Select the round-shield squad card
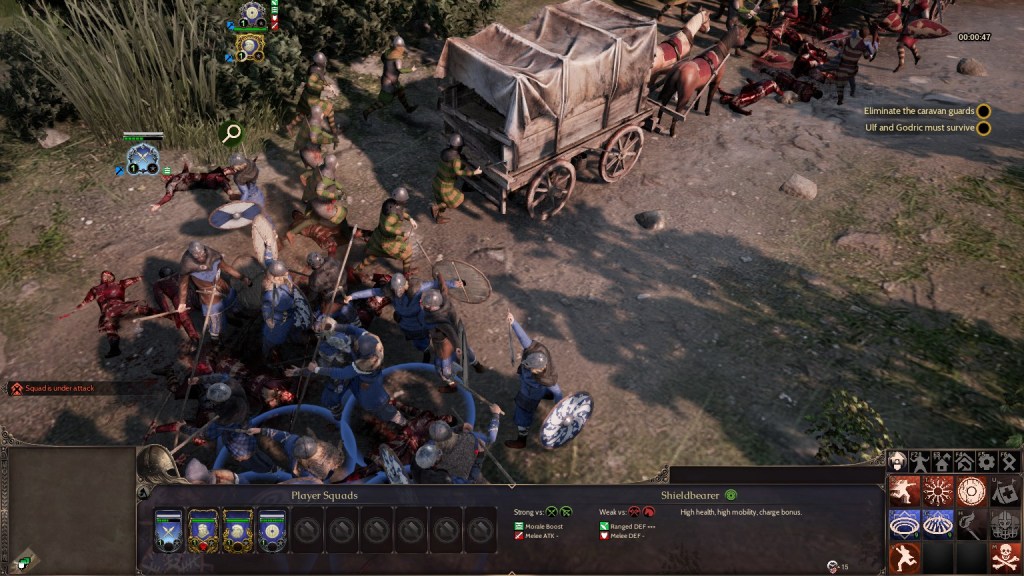 [x=272, y=528]
